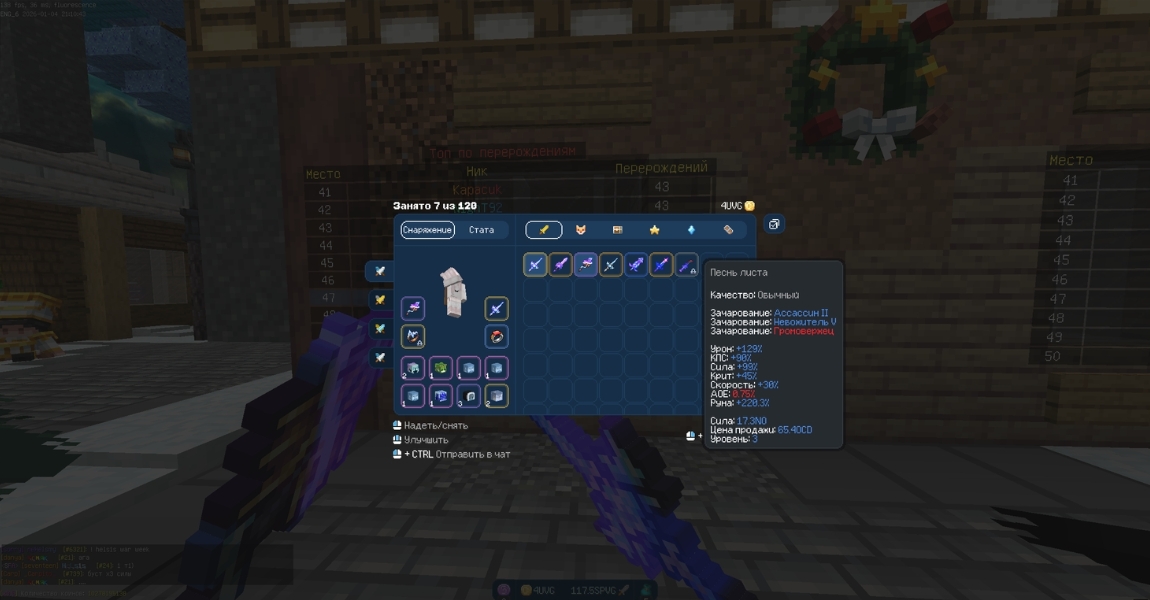The image size is (1150, 600).
Task: Open the blue diamond category tab
Action: (691, 230)
